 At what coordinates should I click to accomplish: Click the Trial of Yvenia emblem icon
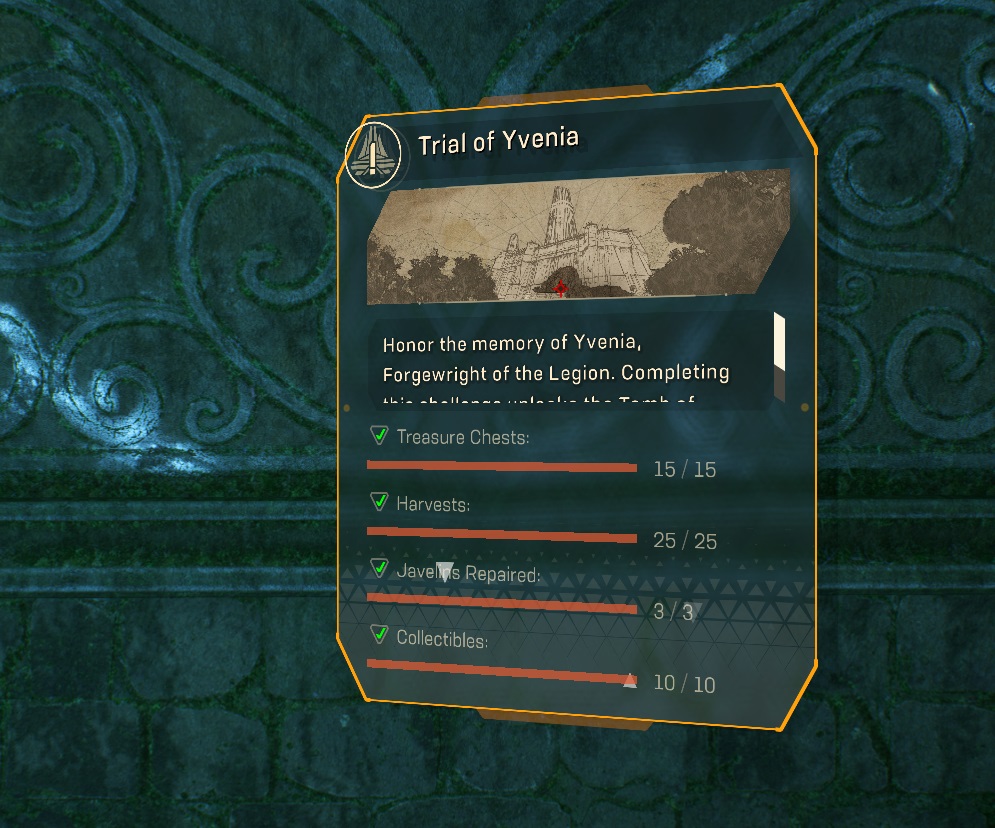(373, 155)
